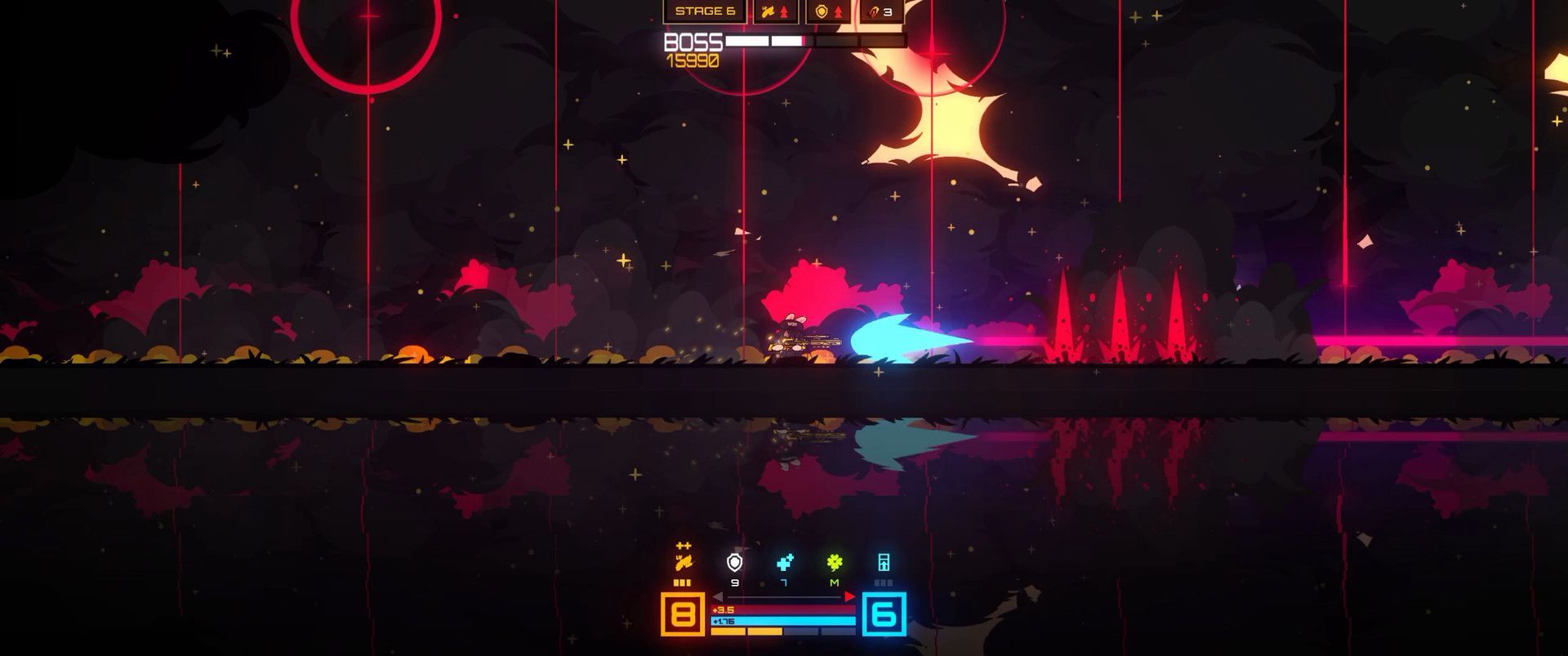1568x656 pixels.
Task: Open the weapon upgrade arrow in top HUD
Action: coord(784,12)
